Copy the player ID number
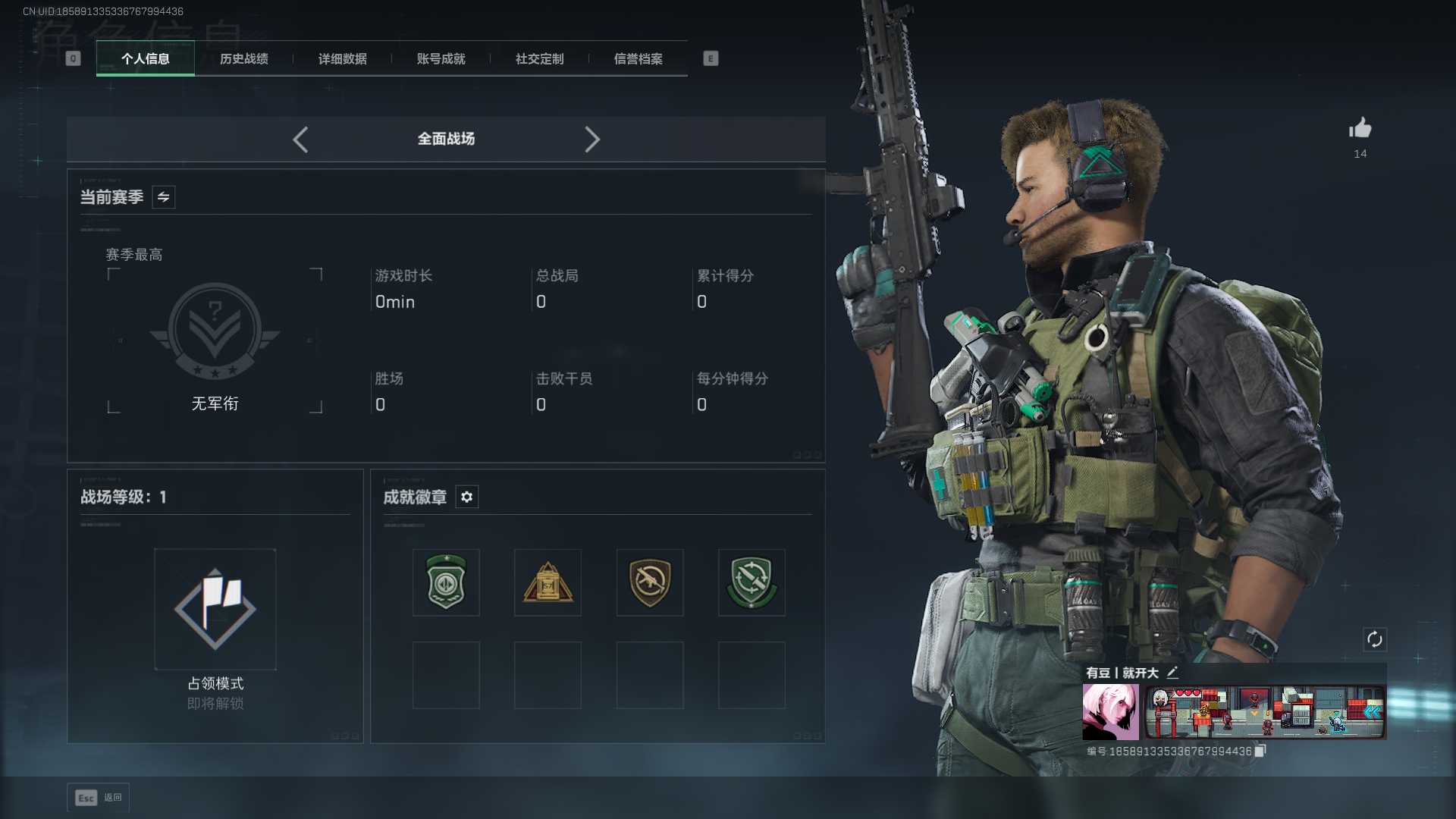1456x819 pixels. [x=1260, y=751]
